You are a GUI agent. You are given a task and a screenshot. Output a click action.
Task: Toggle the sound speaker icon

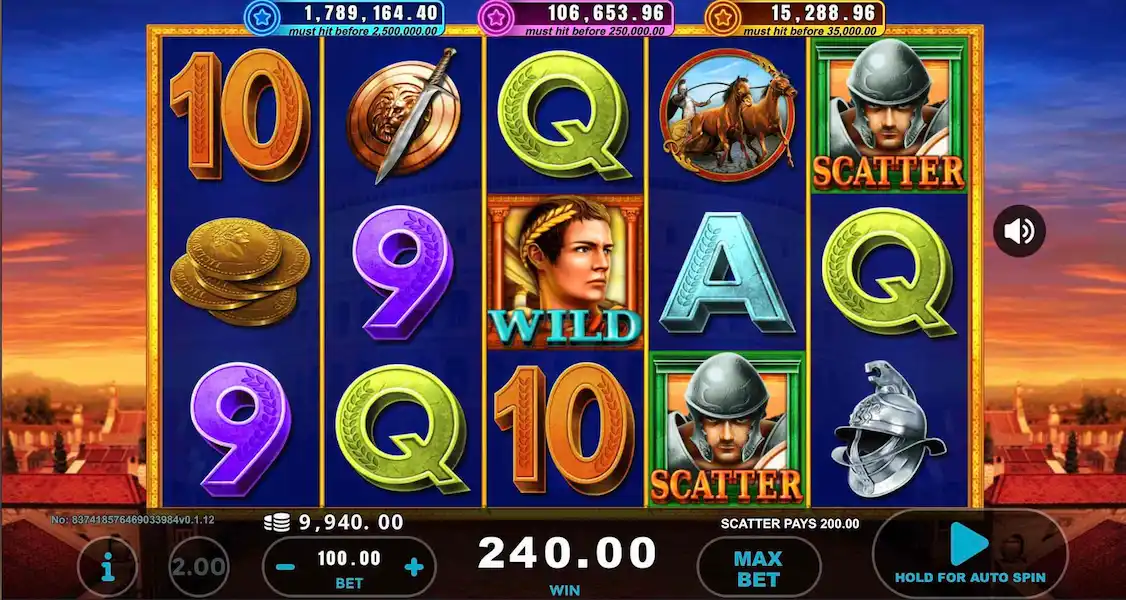click(1019, 232)
